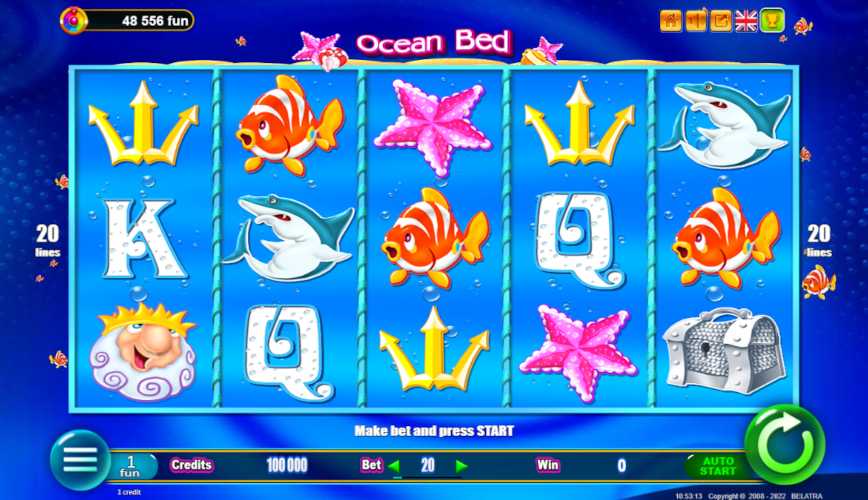Decrease bet with the left arrow

tap(394, 465)
